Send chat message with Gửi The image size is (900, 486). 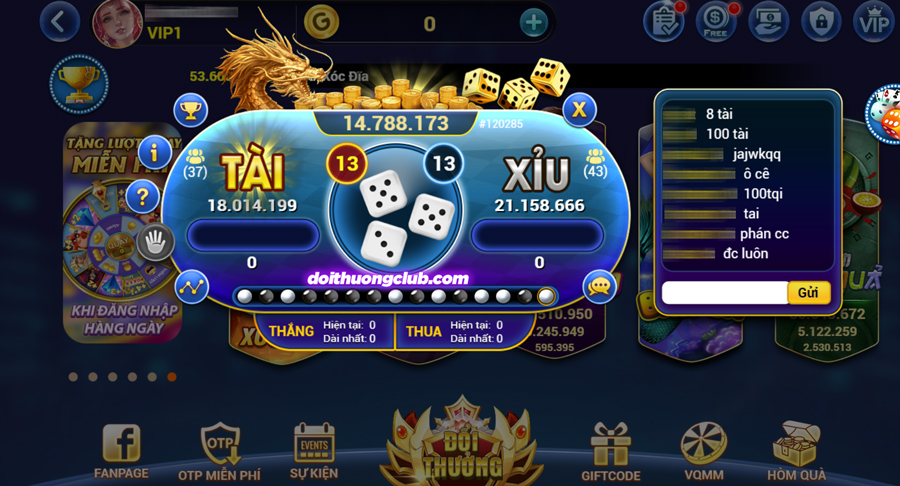pos(808,293)
